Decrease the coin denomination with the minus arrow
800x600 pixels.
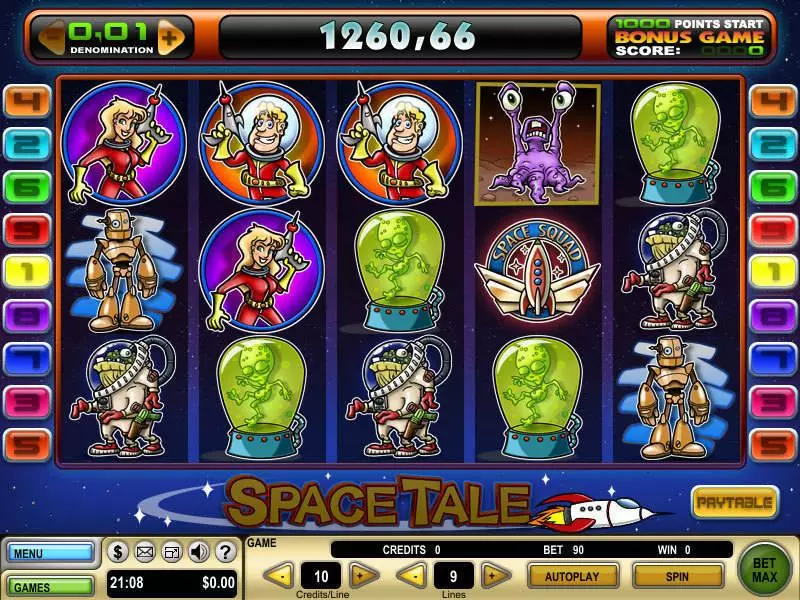[x=53, y=38]
